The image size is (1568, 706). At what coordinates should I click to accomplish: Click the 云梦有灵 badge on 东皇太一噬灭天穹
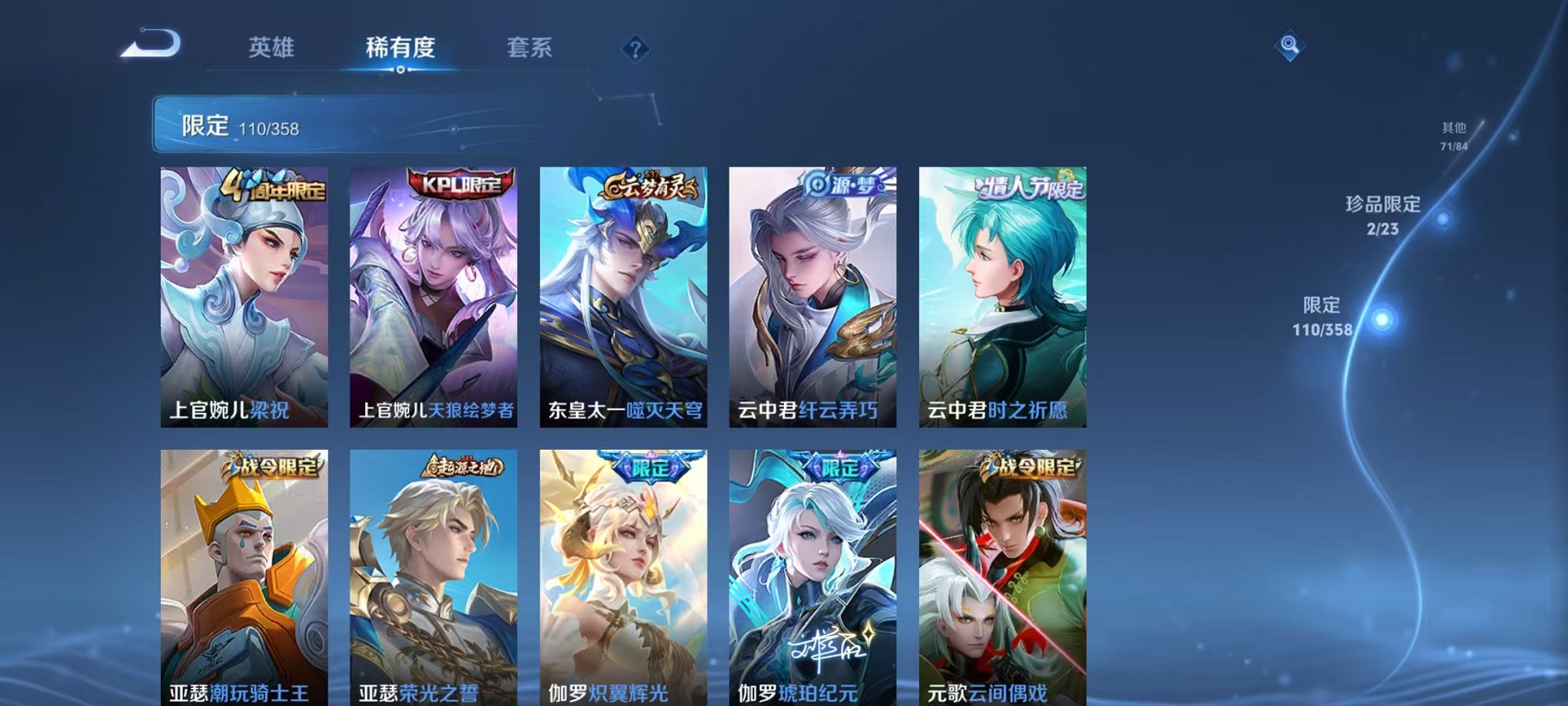(649, 185)
